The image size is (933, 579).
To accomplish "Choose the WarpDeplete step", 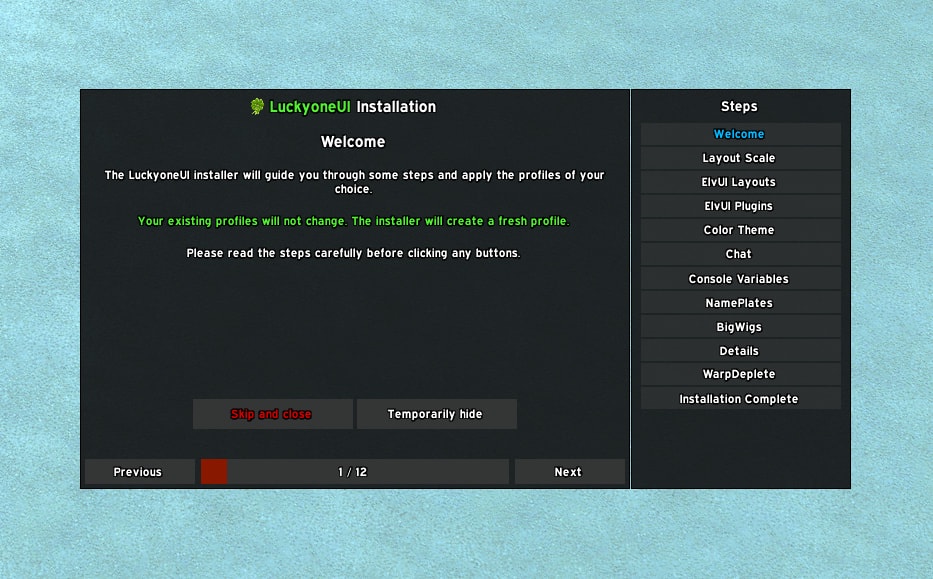I will point(740,374).
